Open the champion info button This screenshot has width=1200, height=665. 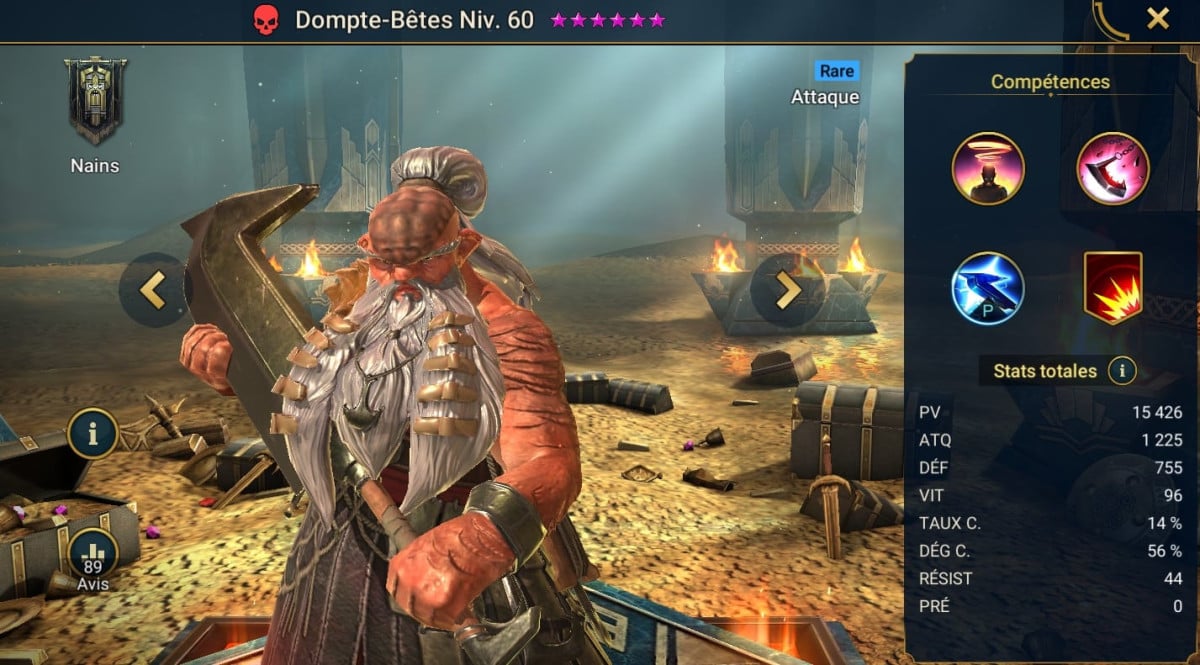pos(93,433)
